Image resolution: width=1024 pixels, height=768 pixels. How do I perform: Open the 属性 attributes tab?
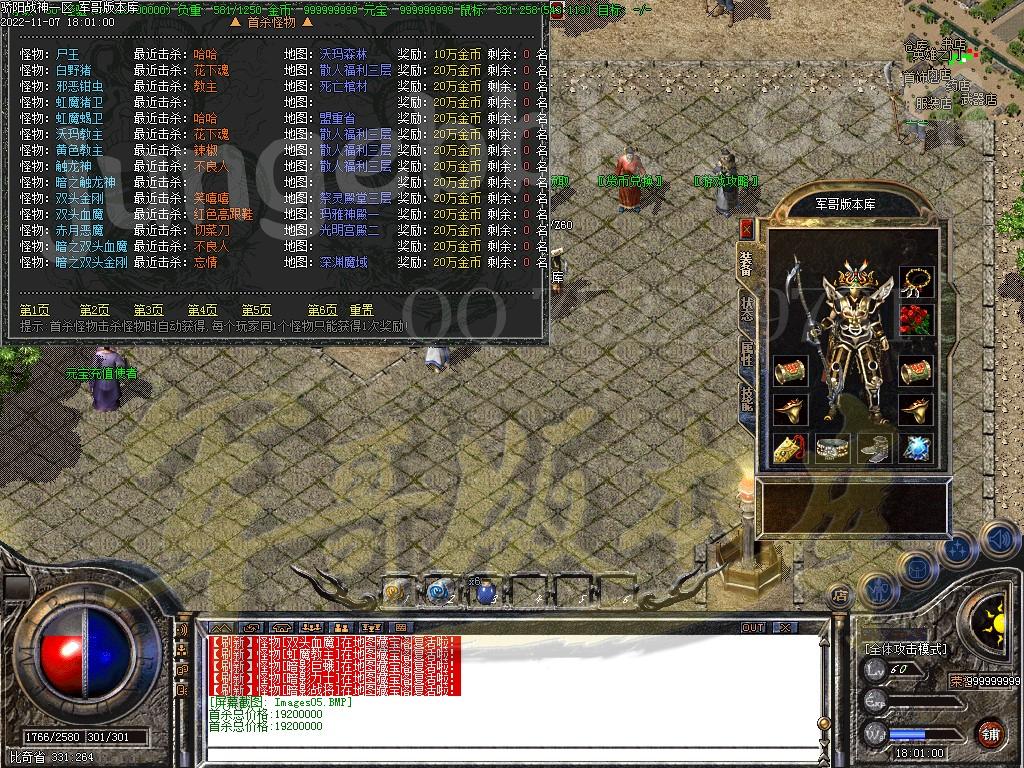pyautogui.click(x=746, y=352)
